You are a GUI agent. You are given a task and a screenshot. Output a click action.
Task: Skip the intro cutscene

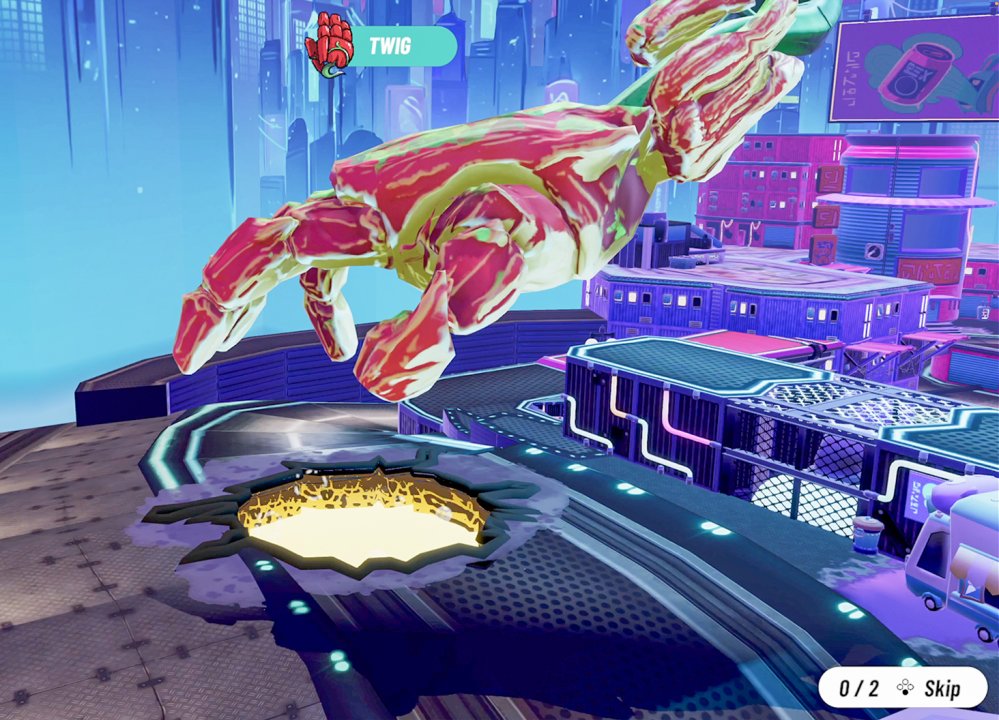[928, 688]
